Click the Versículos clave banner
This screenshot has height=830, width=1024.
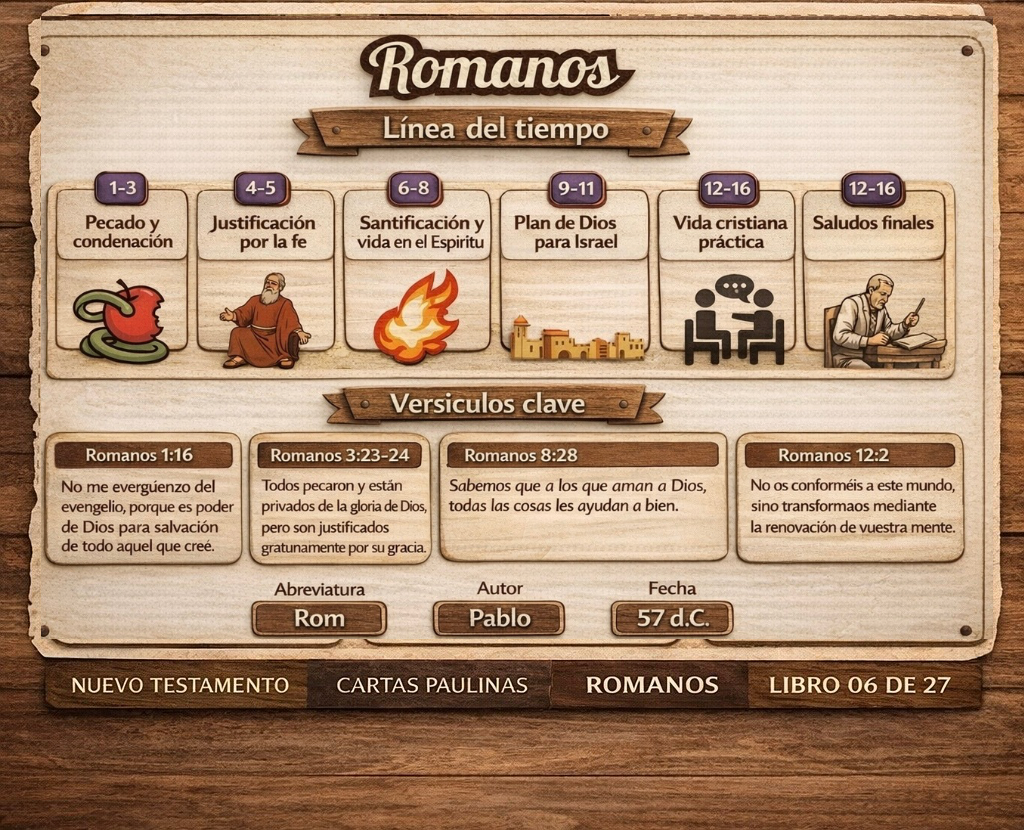click(494, 405)
